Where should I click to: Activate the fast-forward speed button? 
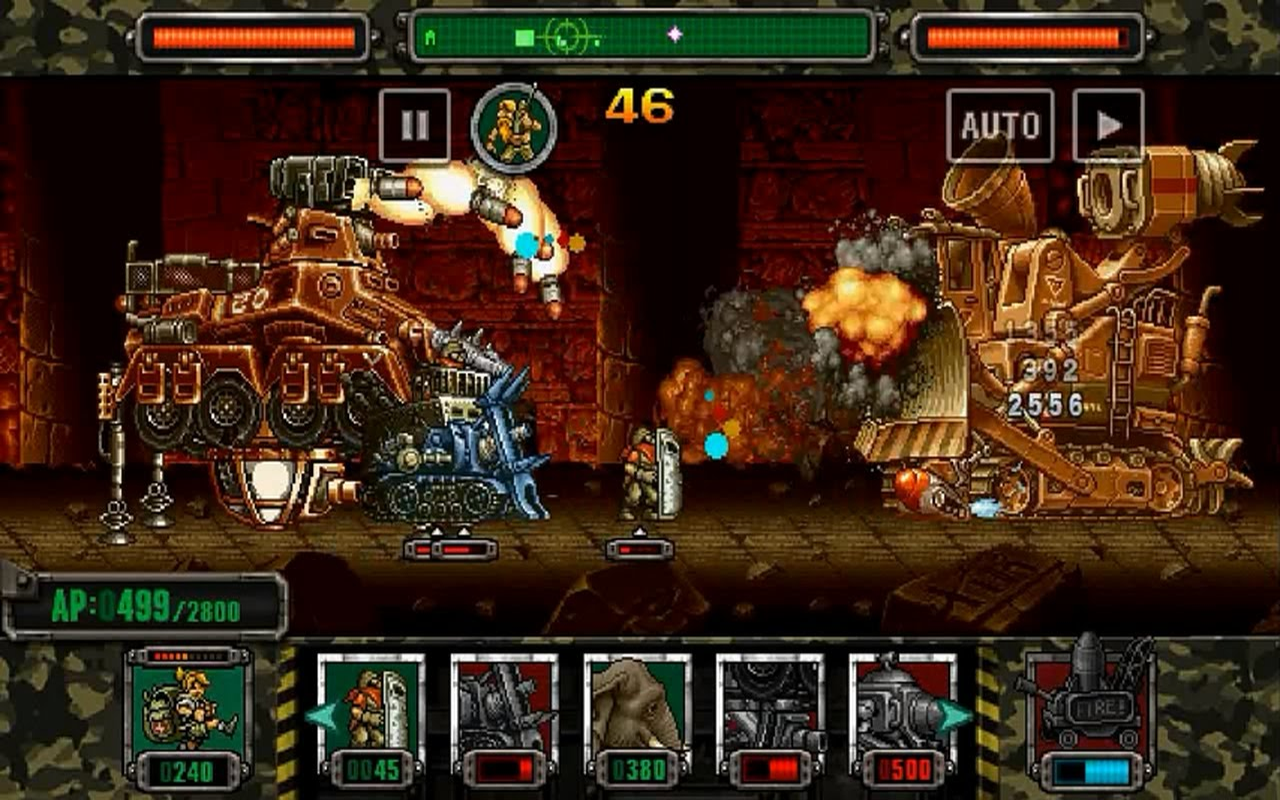click(x=1108, y=125)
